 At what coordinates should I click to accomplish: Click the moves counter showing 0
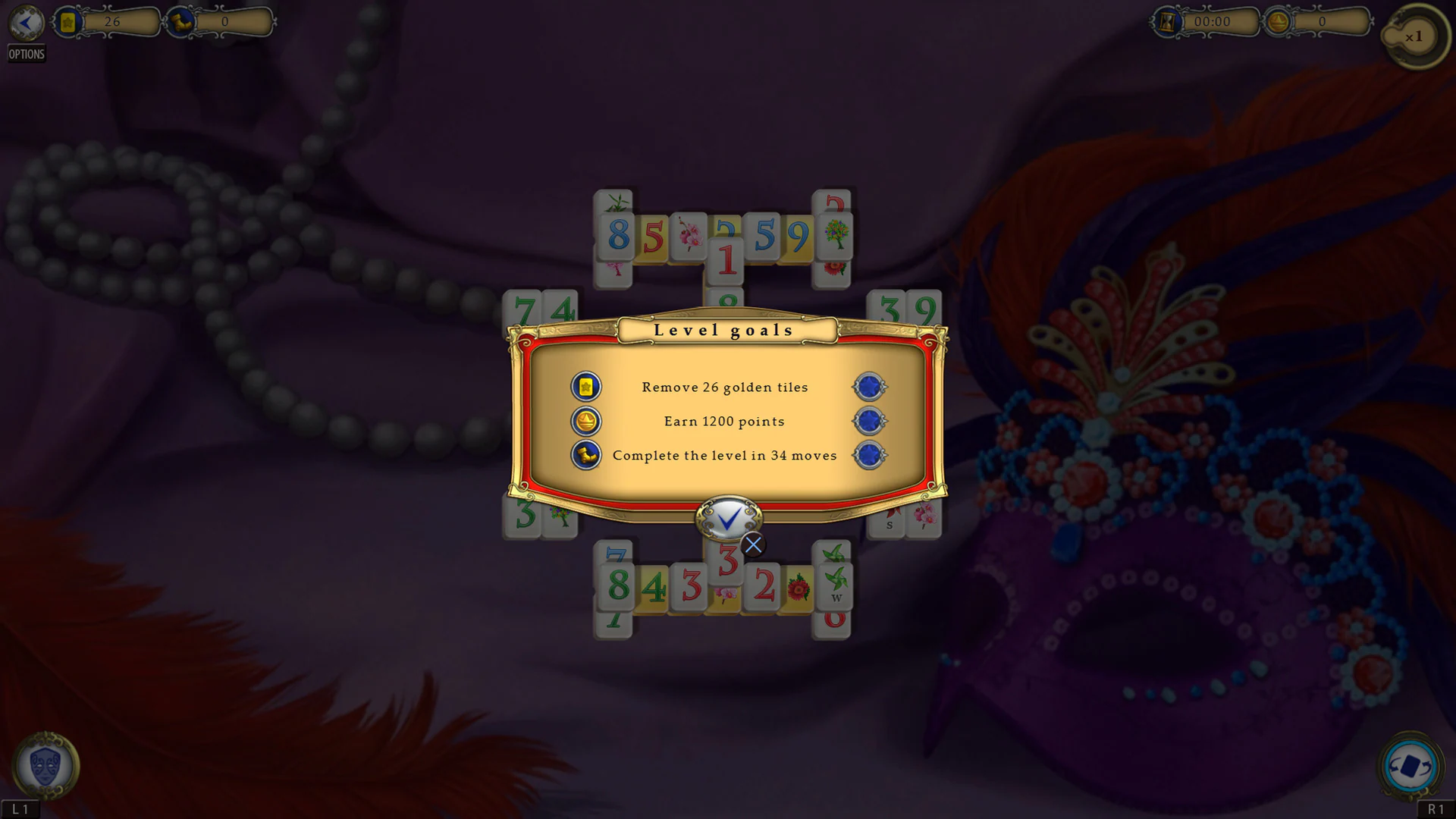pos(224,22)
